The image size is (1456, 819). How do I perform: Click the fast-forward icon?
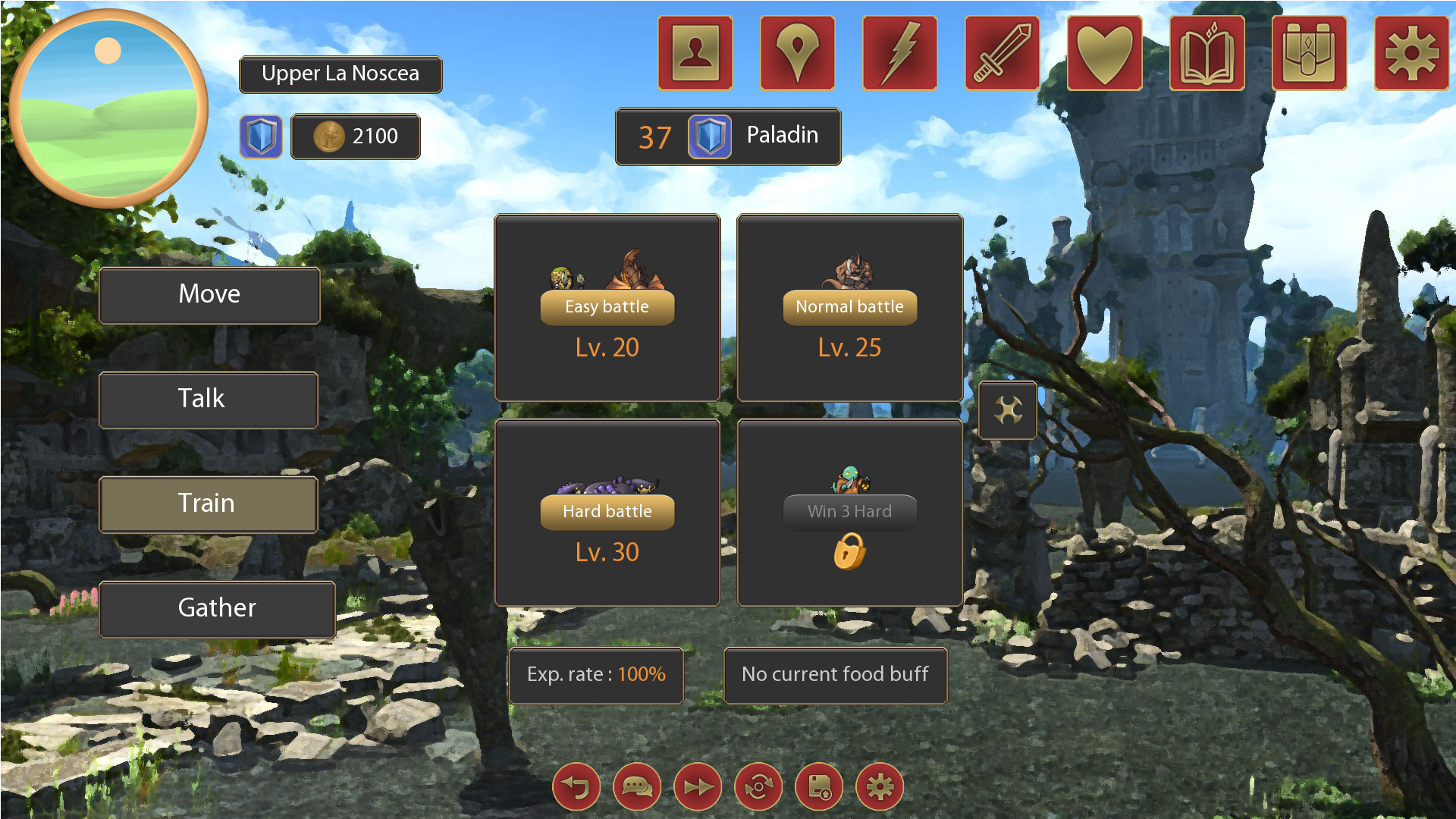(697, 786)
